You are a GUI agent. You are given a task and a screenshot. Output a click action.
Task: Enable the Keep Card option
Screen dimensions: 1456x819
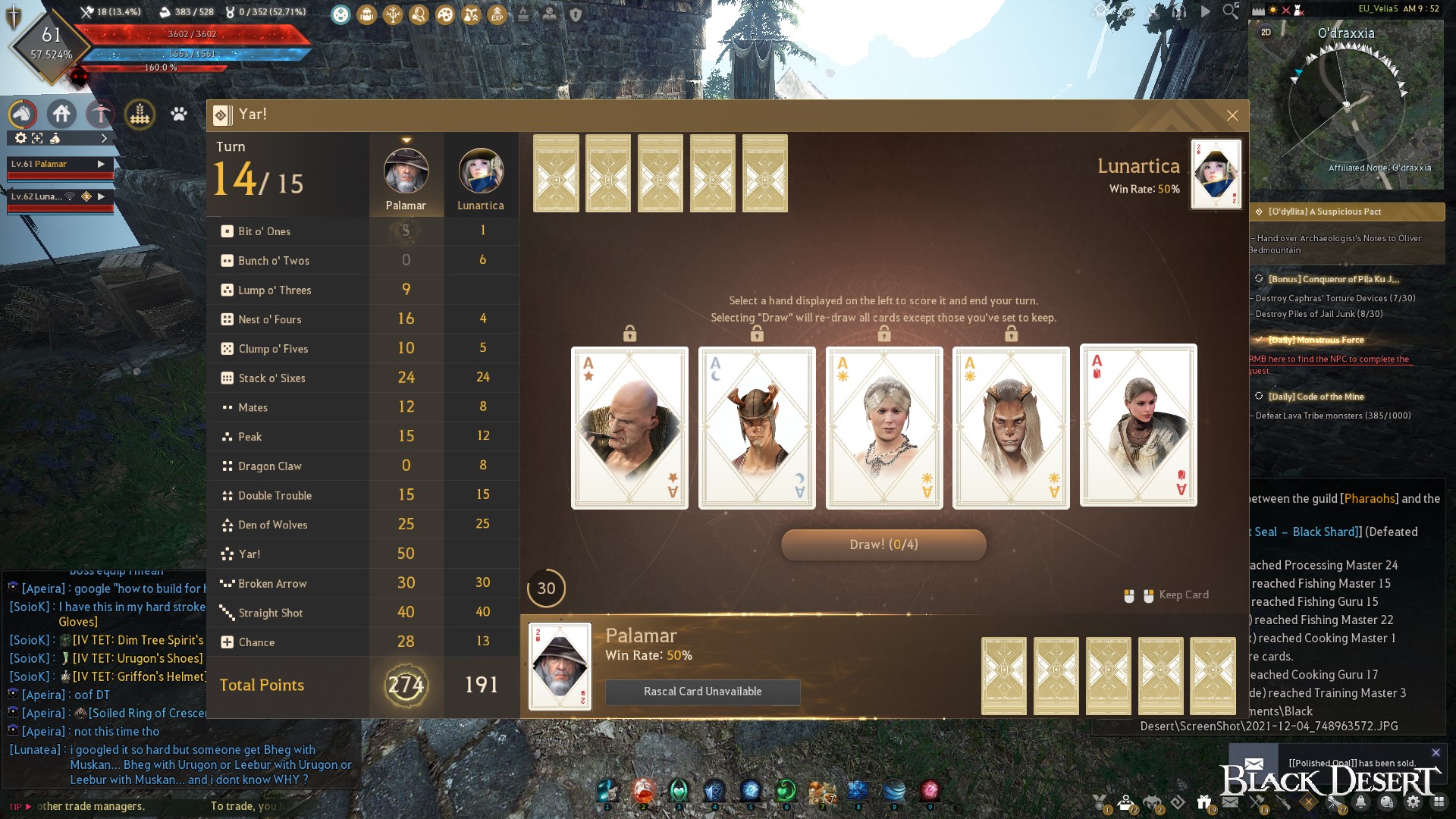pyautogui.click(x=1183, y=595)
